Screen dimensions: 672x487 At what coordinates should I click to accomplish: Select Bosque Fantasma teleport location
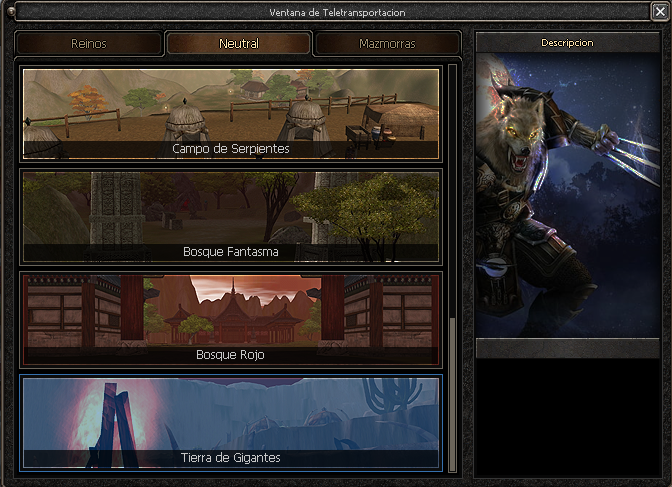(230, 216)
